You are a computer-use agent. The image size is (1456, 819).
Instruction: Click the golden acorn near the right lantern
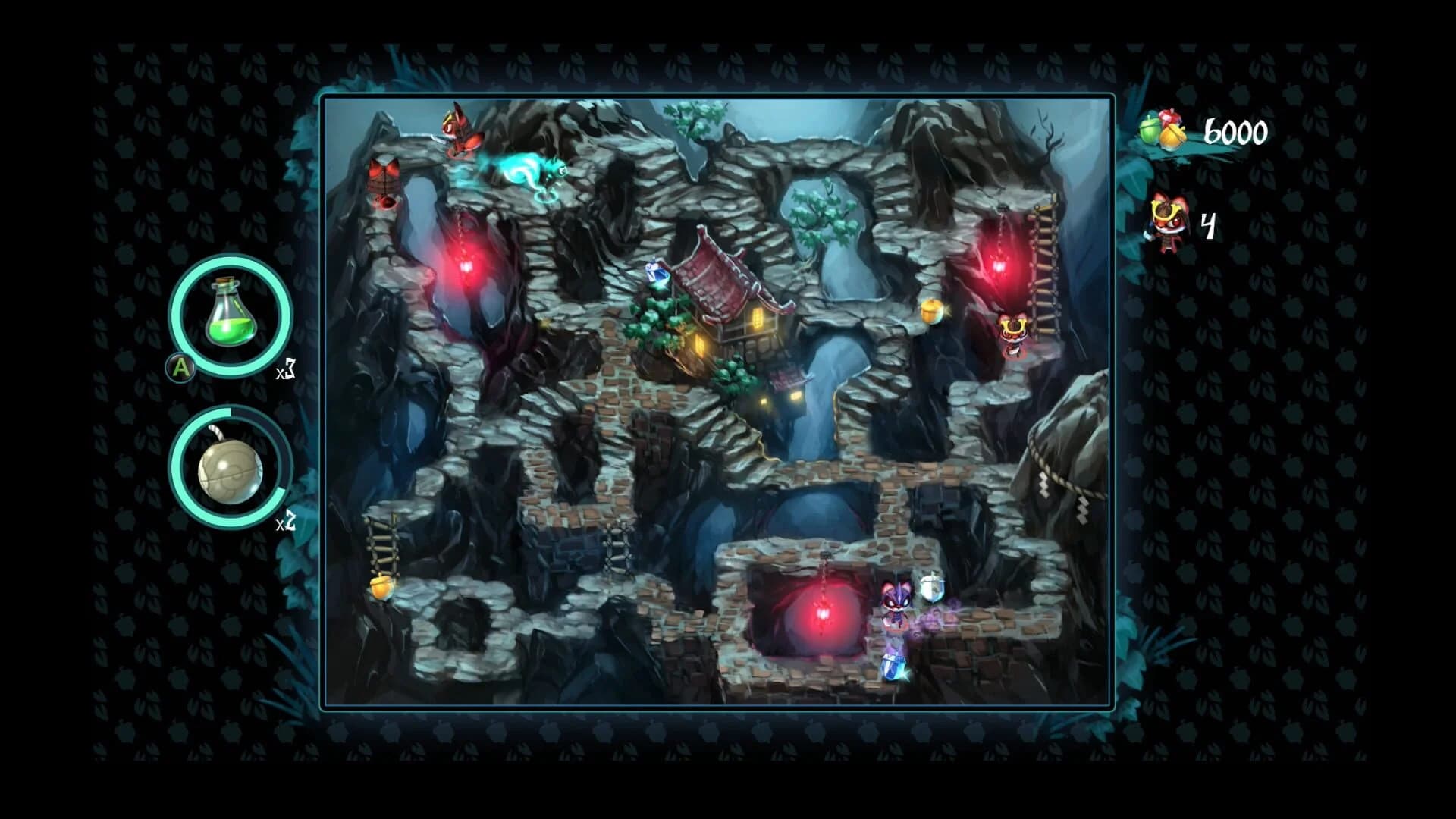(931, 310)
